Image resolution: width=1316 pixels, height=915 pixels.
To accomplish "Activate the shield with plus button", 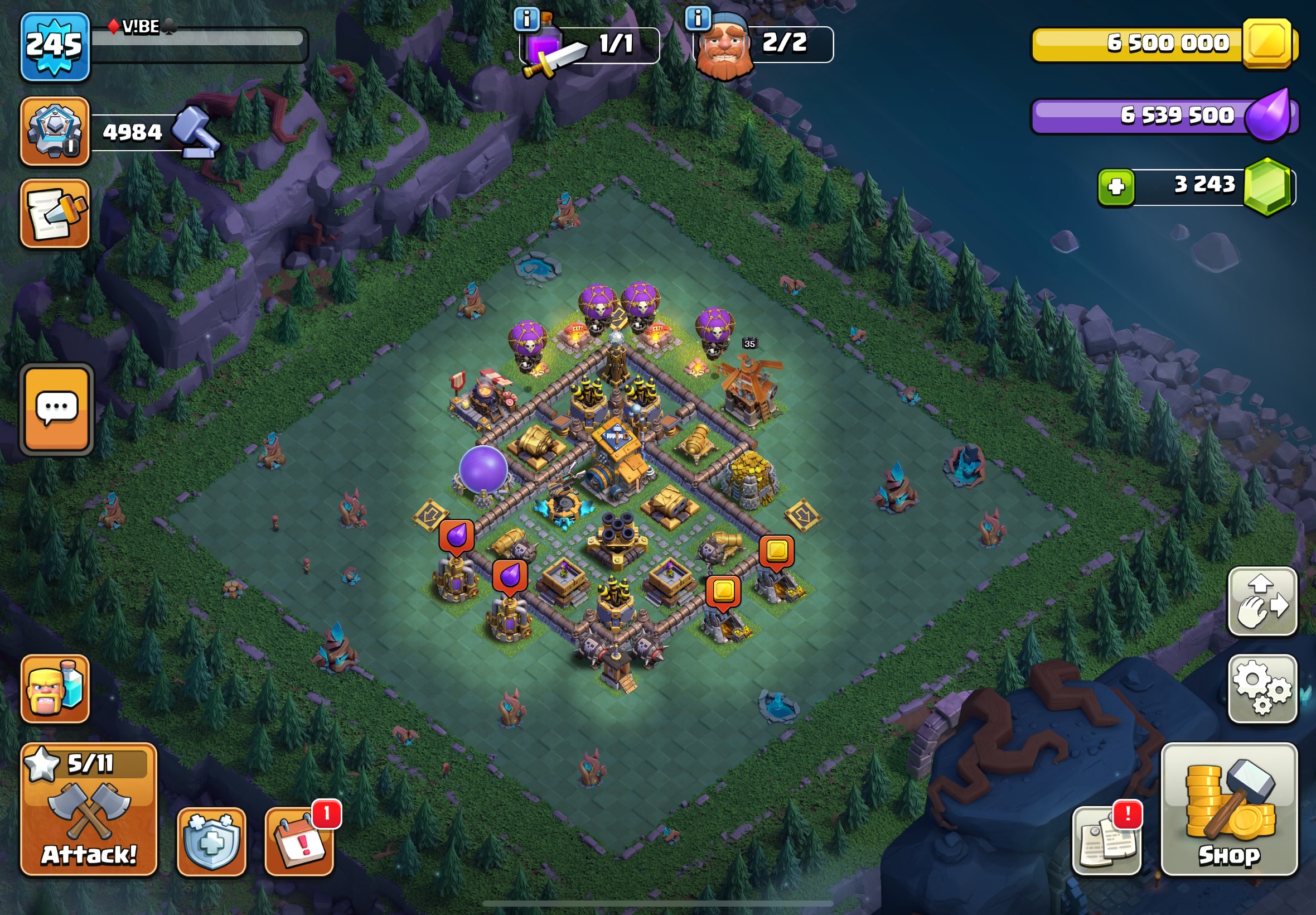I will tap(211, 841).
